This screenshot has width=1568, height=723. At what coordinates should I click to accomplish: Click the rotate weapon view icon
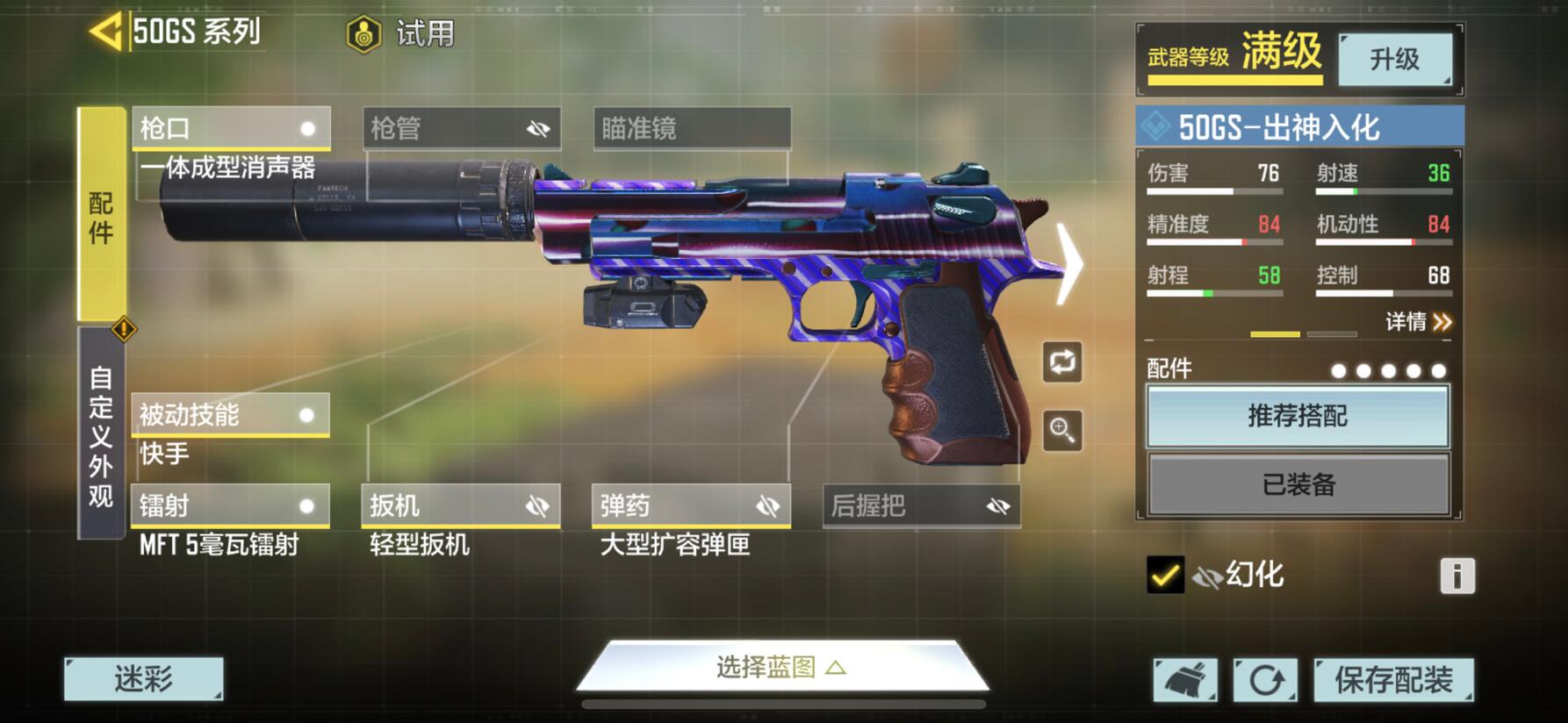(x=1061, y=363)
